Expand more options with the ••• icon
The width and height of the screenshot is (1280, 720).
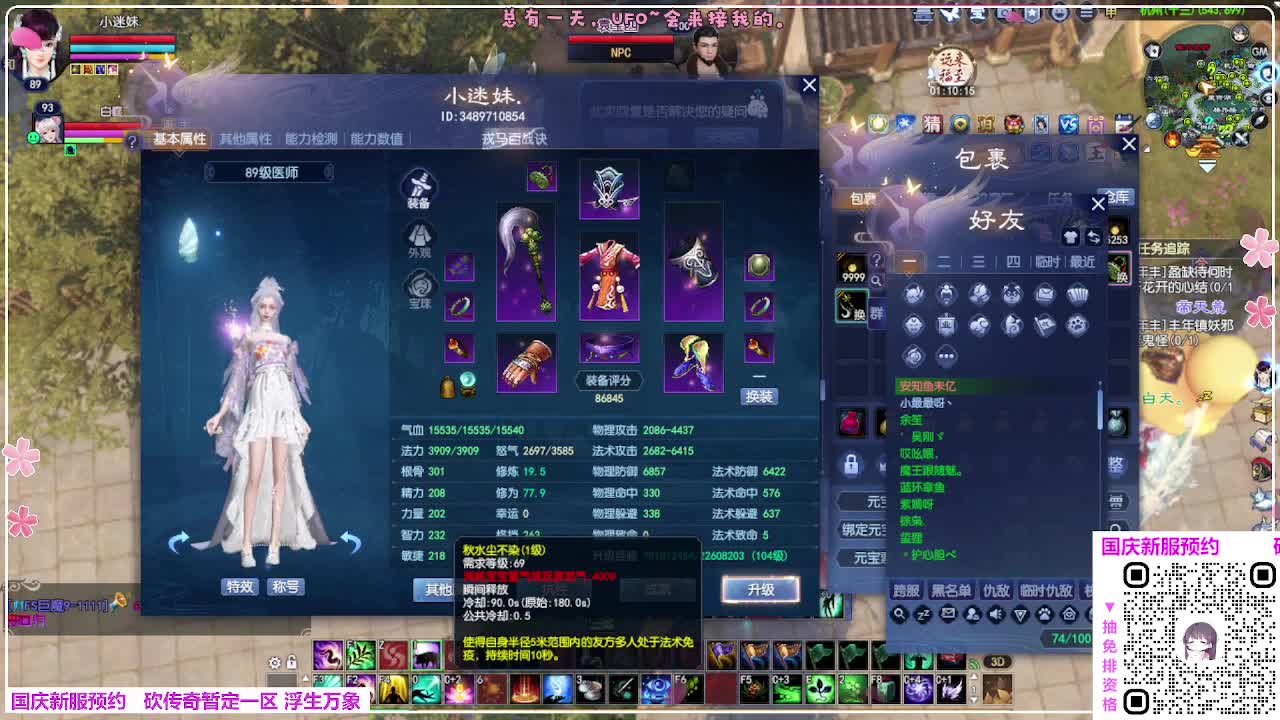(946, 355)
